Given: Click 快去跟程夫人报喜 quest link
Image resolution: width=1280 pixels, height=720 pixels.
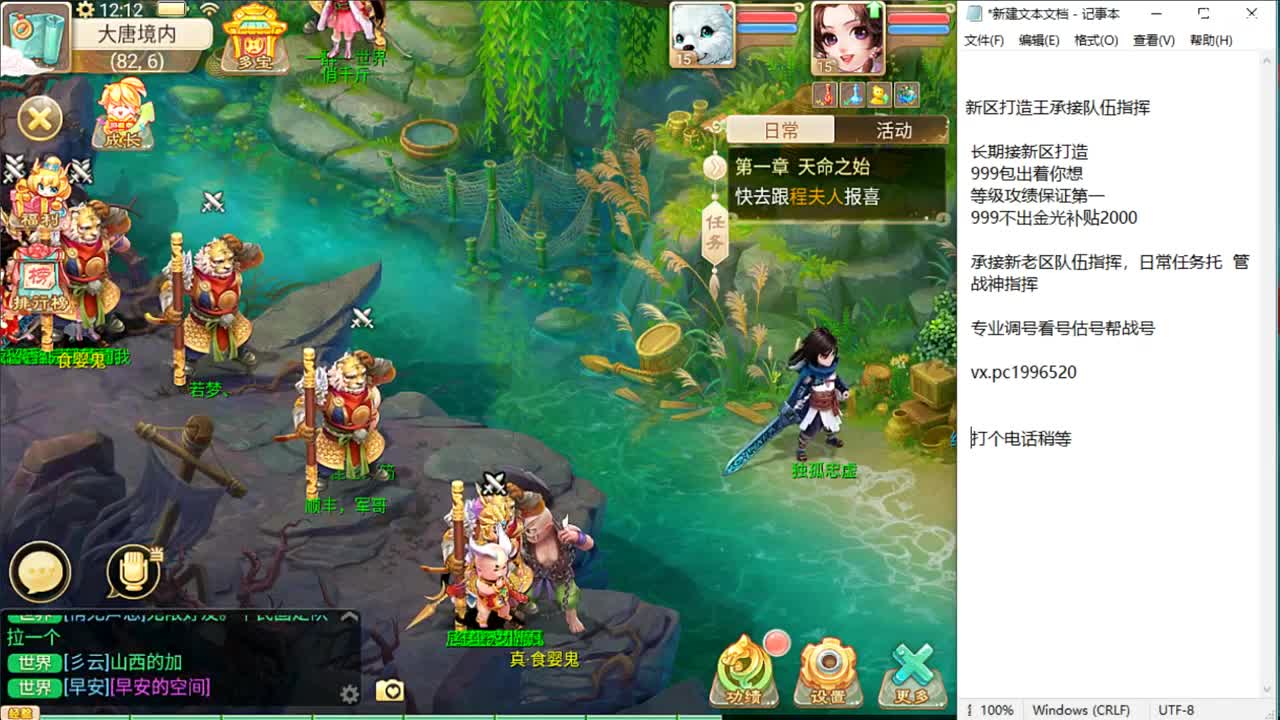Looking at the screenshot, I should click(x=810, y=198).
